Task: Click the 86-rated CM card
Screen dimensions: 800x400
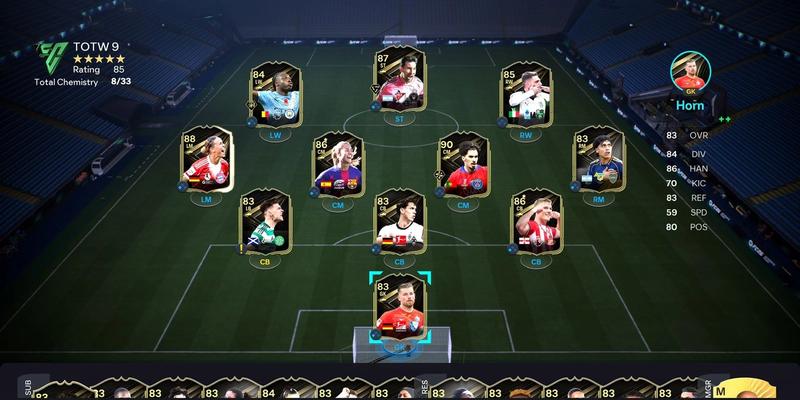Action: click(x=336, y=165)
